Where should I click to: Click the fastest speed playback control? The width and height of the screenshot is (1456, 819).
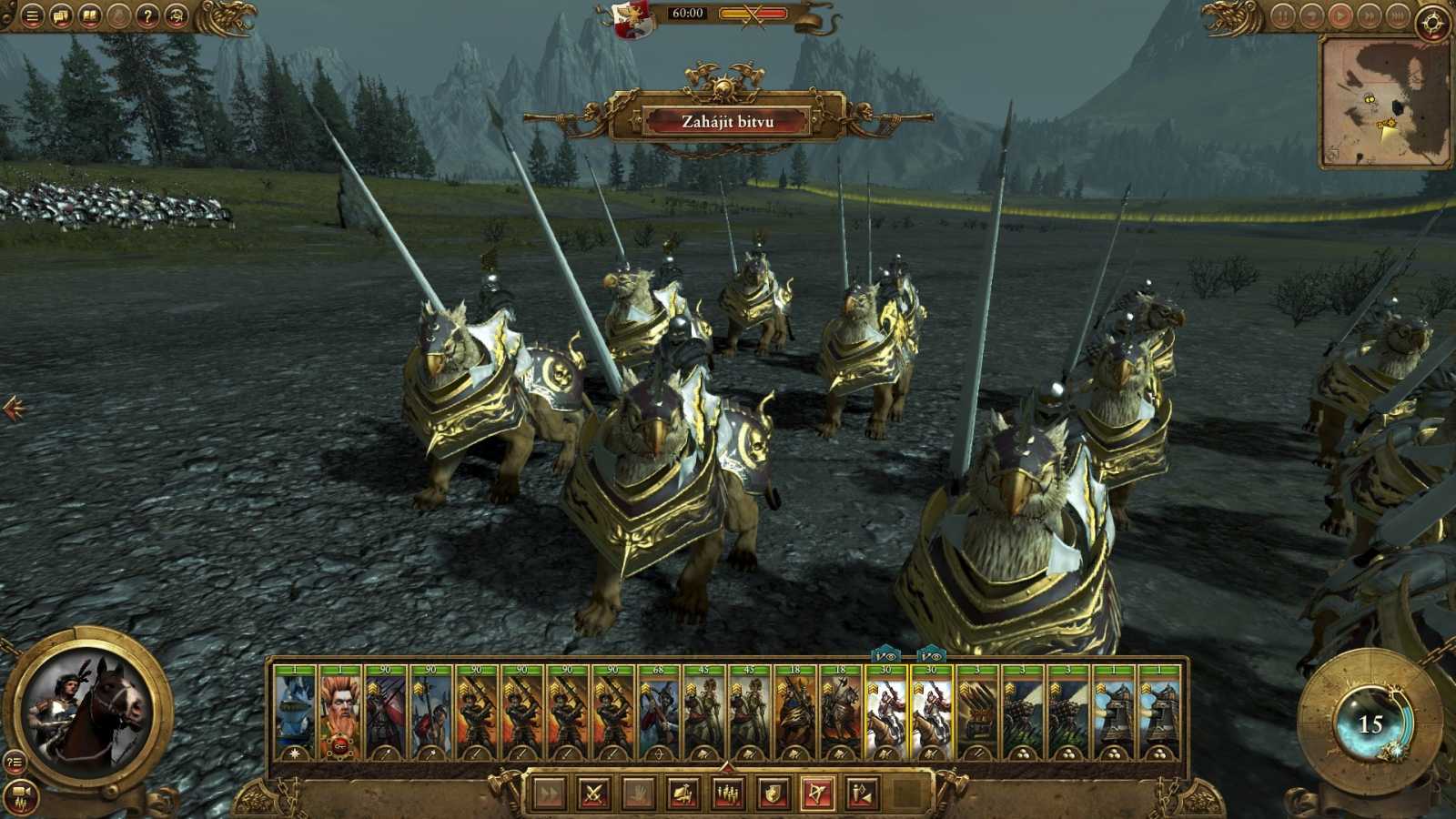point(1399,14)
